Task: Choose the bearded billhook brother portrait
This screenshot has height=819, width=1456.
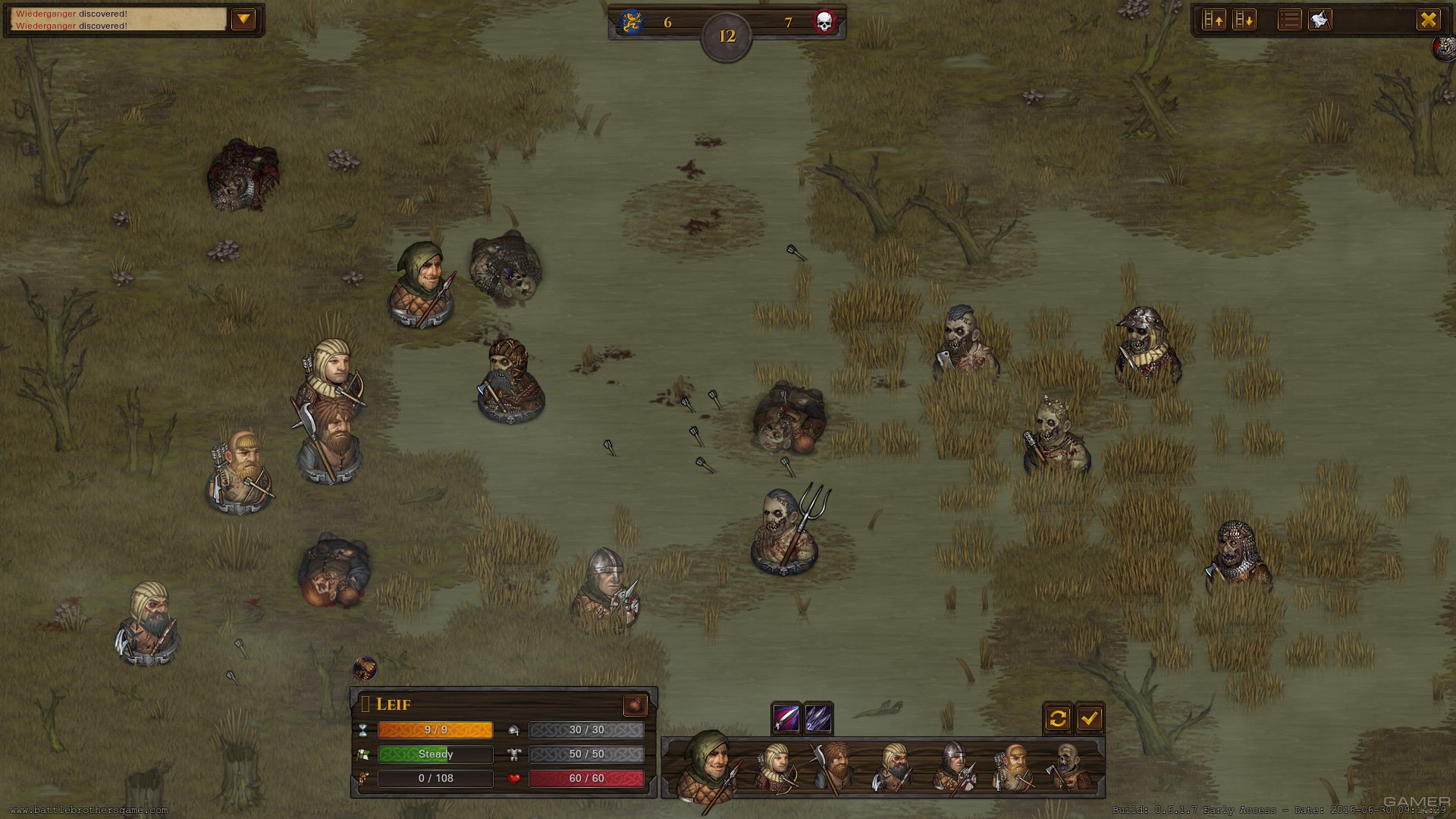Action: pyautogui.click(x=833, y=767)
